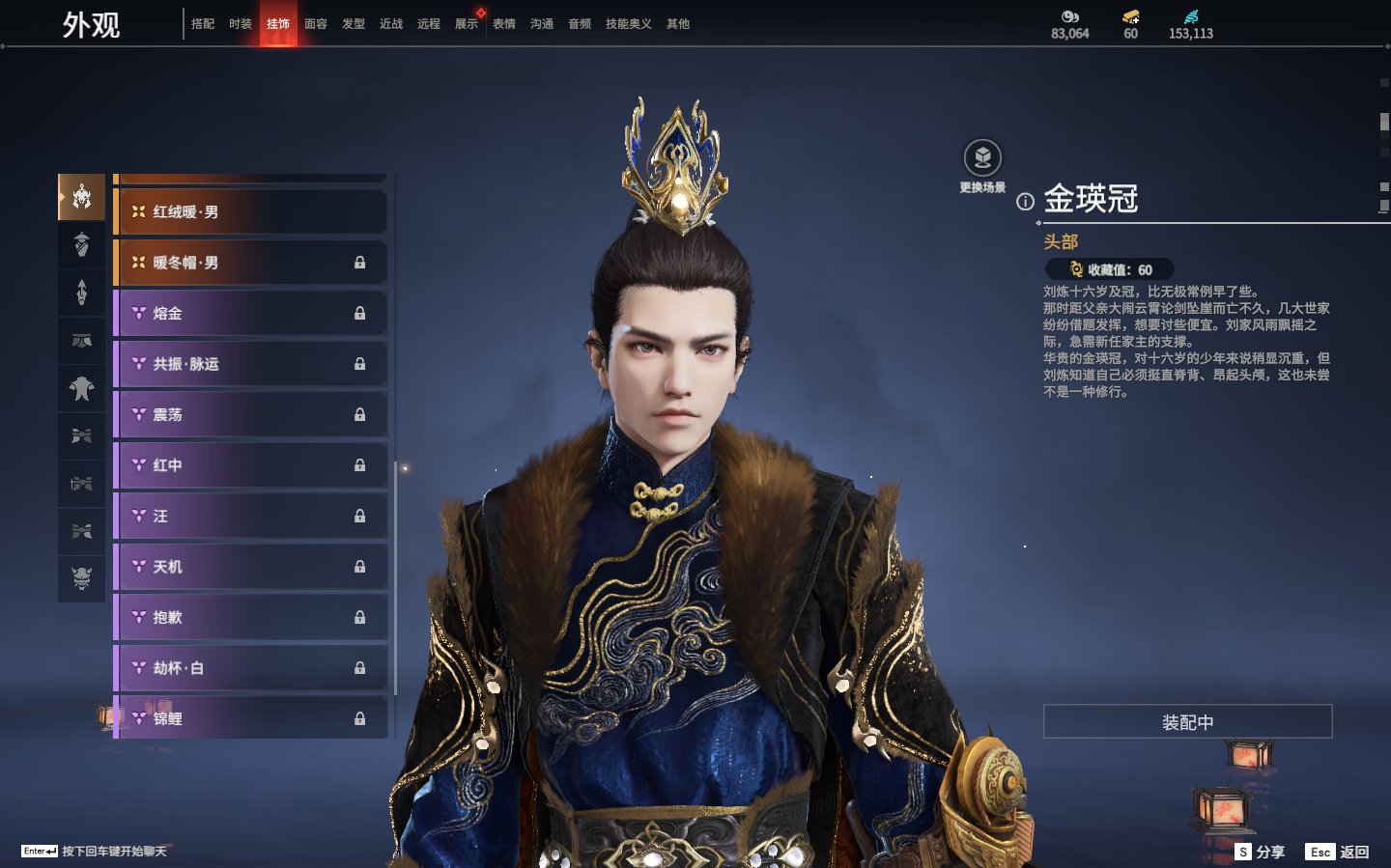Pick the 共振·脉运 accessory
The height and width of the screenshot is (868, 1391).
tap(251, 364)
